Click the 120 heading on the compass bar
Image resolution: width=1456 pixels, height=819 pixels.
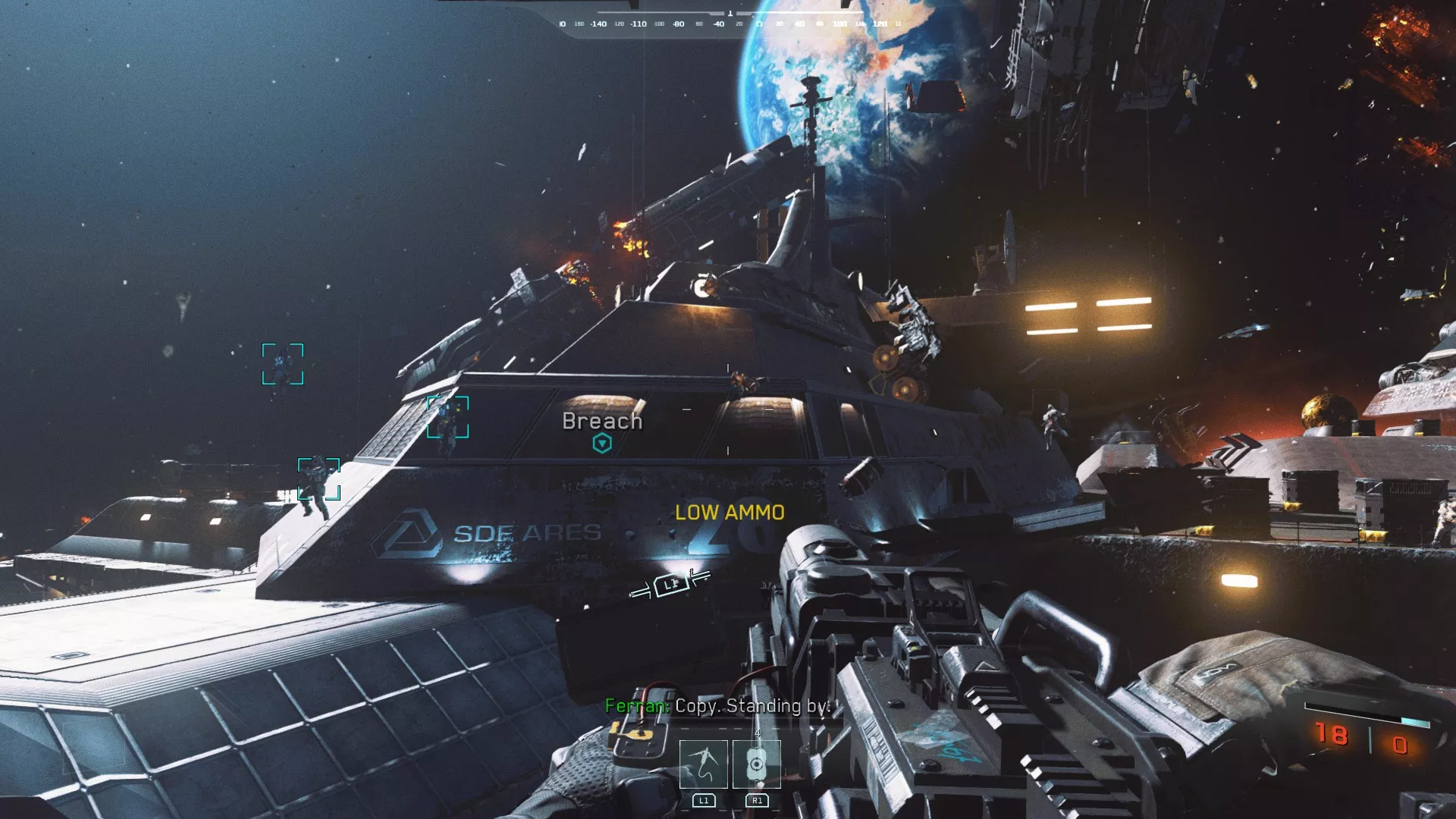coord(880,24)
